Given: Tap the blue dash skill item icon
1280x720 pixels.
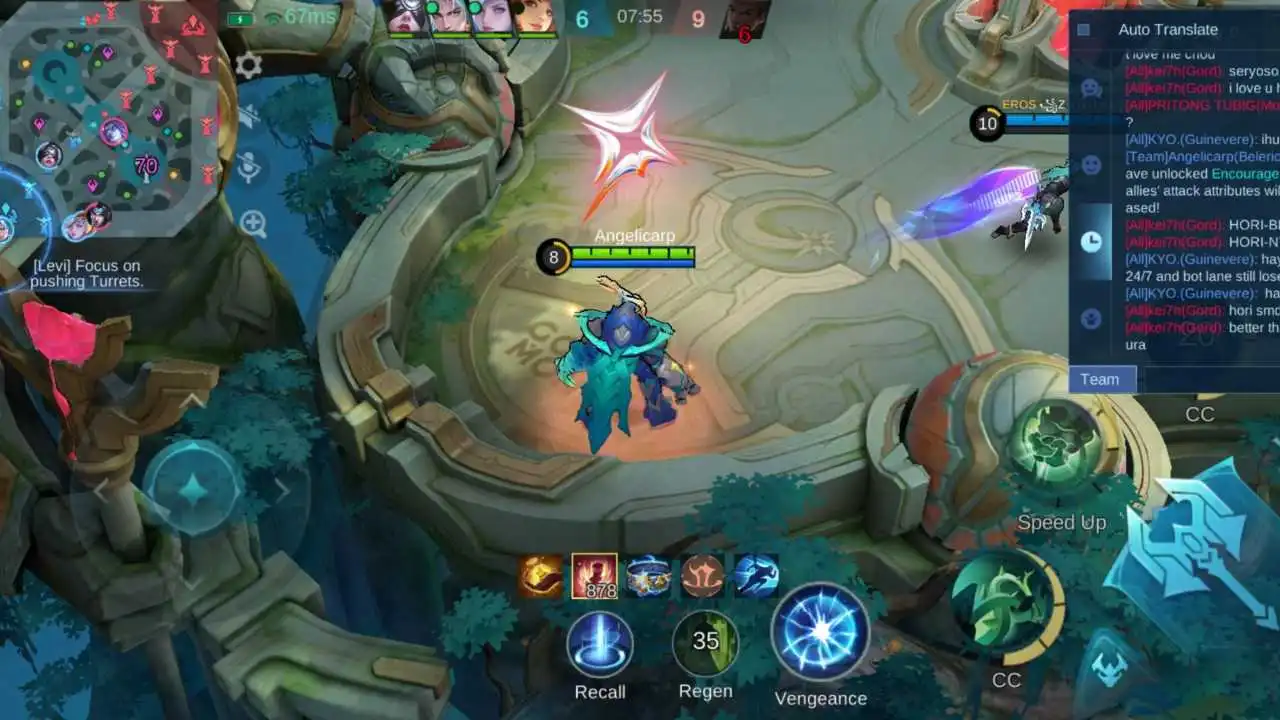Looking at the screenshot, I should pyautogui.click(x=757, y=576).
